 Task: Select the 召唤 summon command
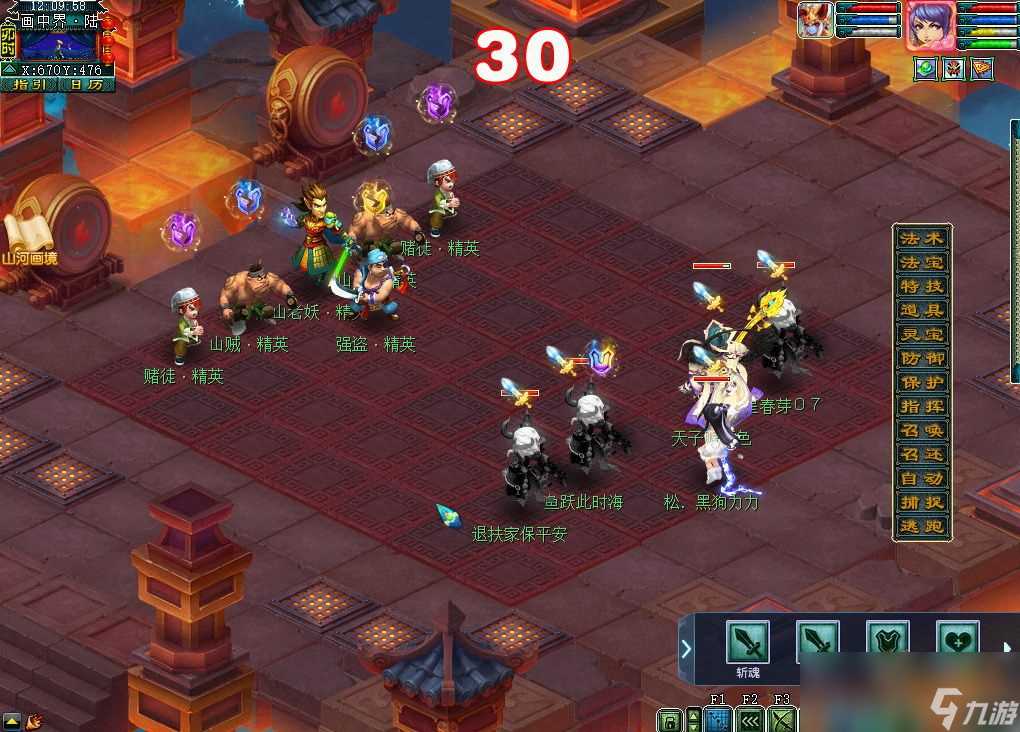(921, 431)
